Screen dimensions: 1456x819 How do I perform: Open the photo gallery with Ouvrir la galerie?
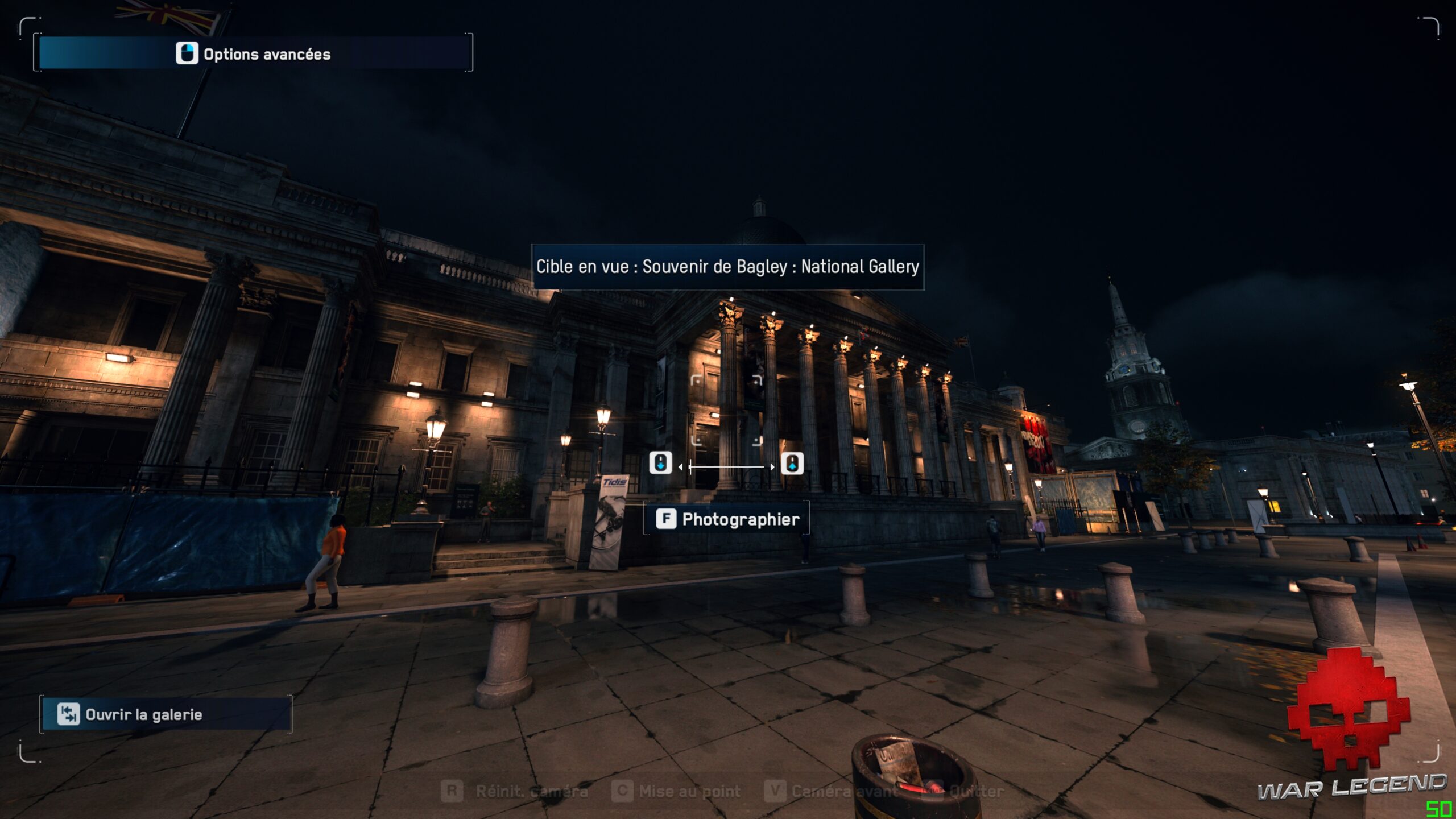[x=165, y=714]
